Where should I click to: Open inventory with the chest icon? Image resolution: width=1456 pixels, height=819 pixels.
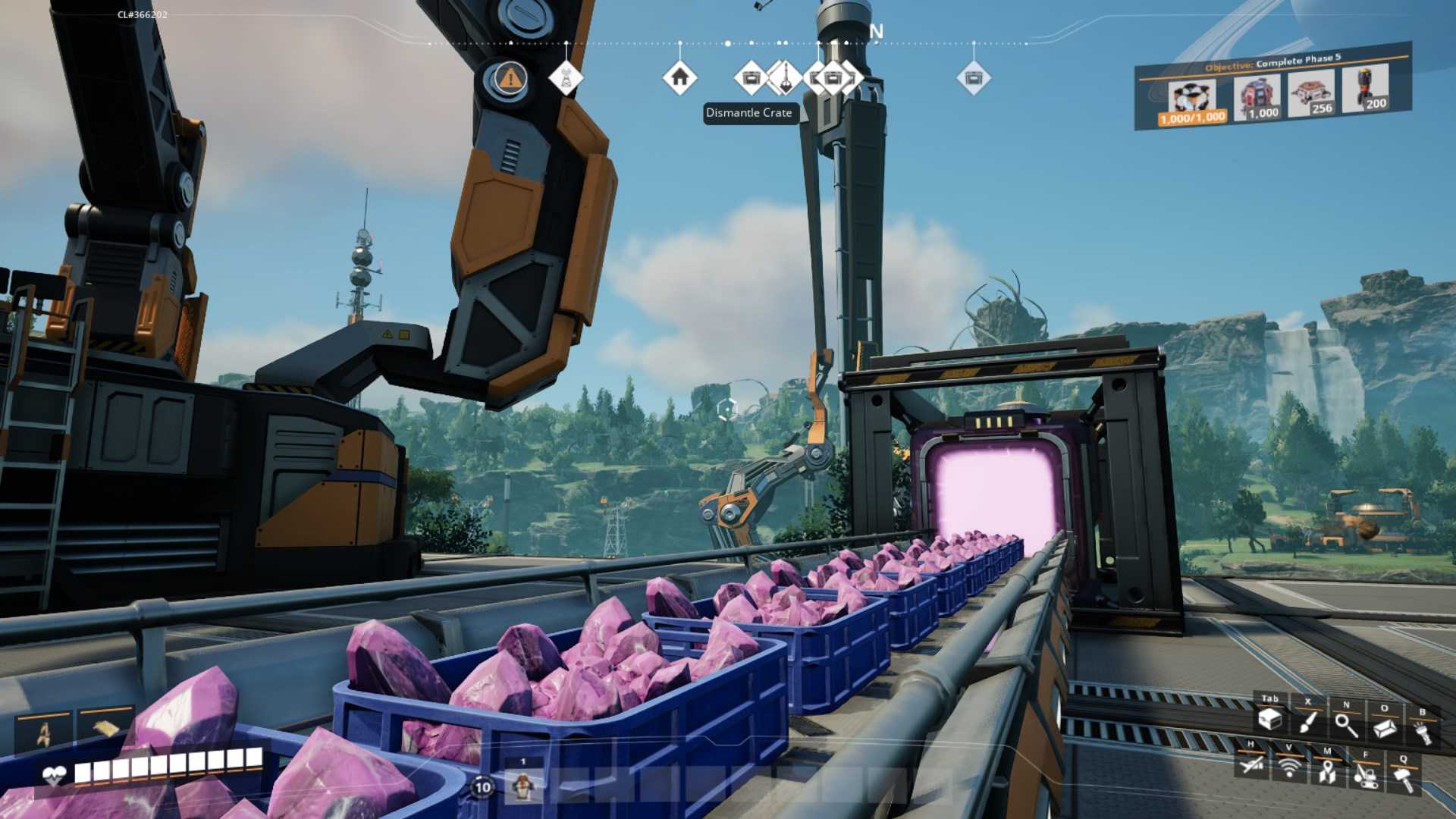click(1270, 719)
